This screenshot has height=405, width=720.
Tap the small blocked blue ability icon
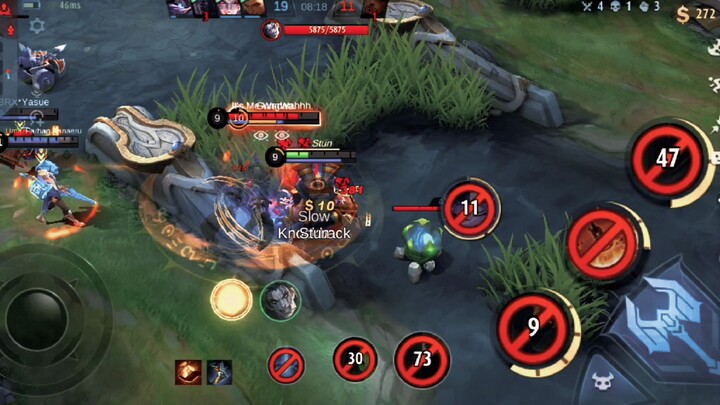pos(286,364)
